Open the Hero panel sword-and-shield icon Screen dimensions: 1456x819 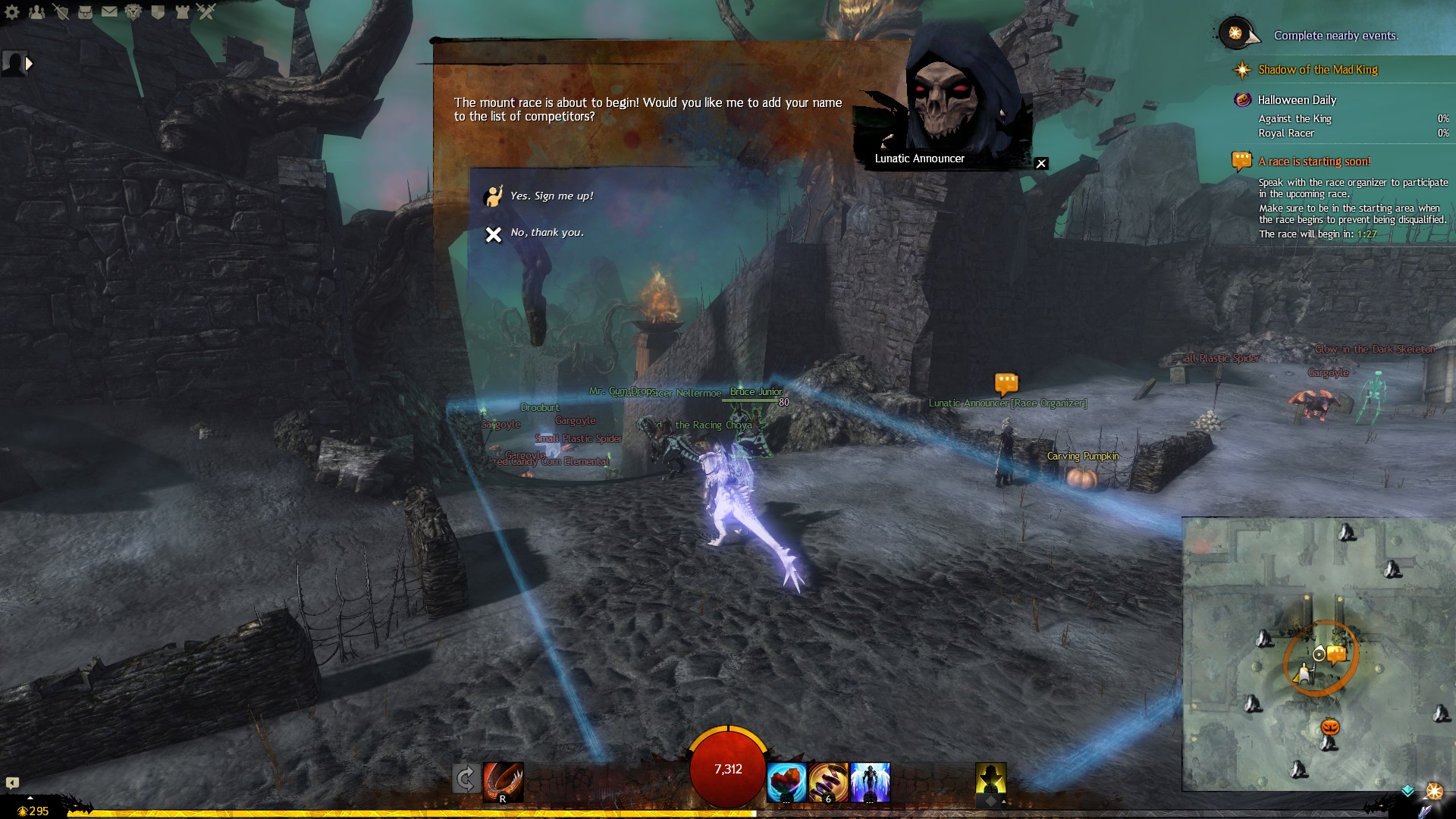tap(61, 11)
